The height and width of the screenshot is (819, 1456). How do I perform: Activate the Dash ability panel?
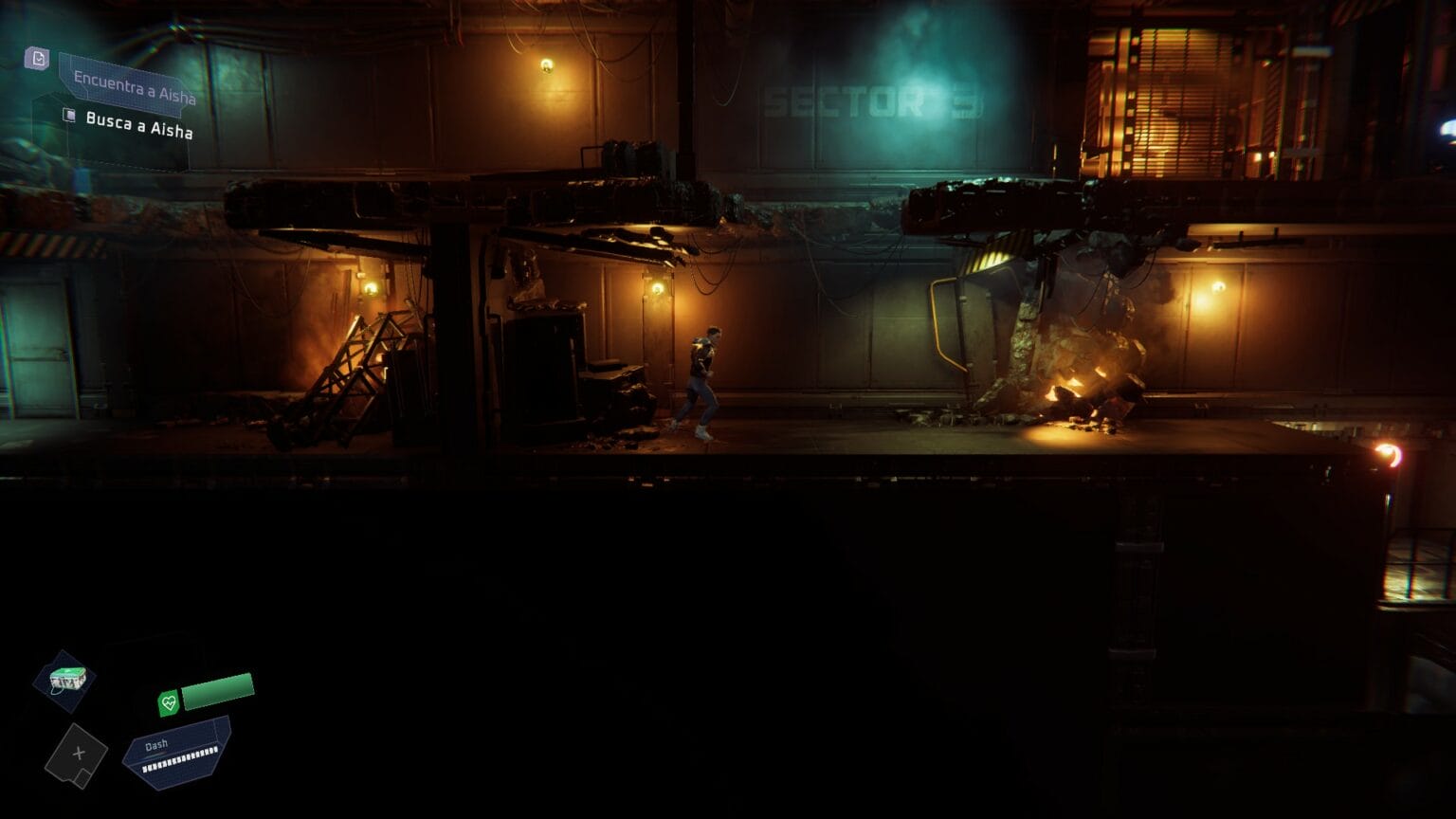click(x=178, y=753)
